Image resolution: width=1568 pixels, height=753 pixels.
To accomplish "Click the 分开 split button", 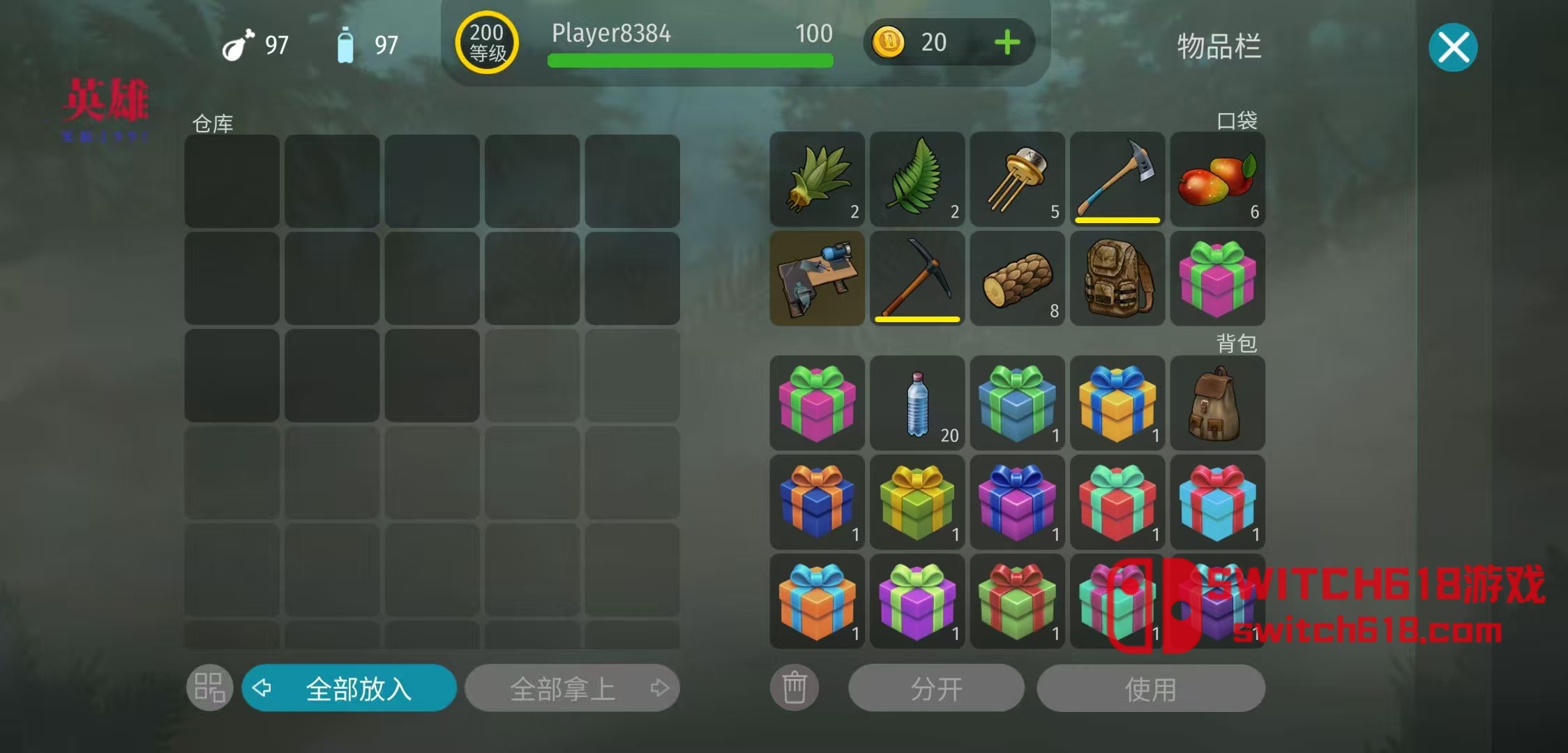I will 936,688.
